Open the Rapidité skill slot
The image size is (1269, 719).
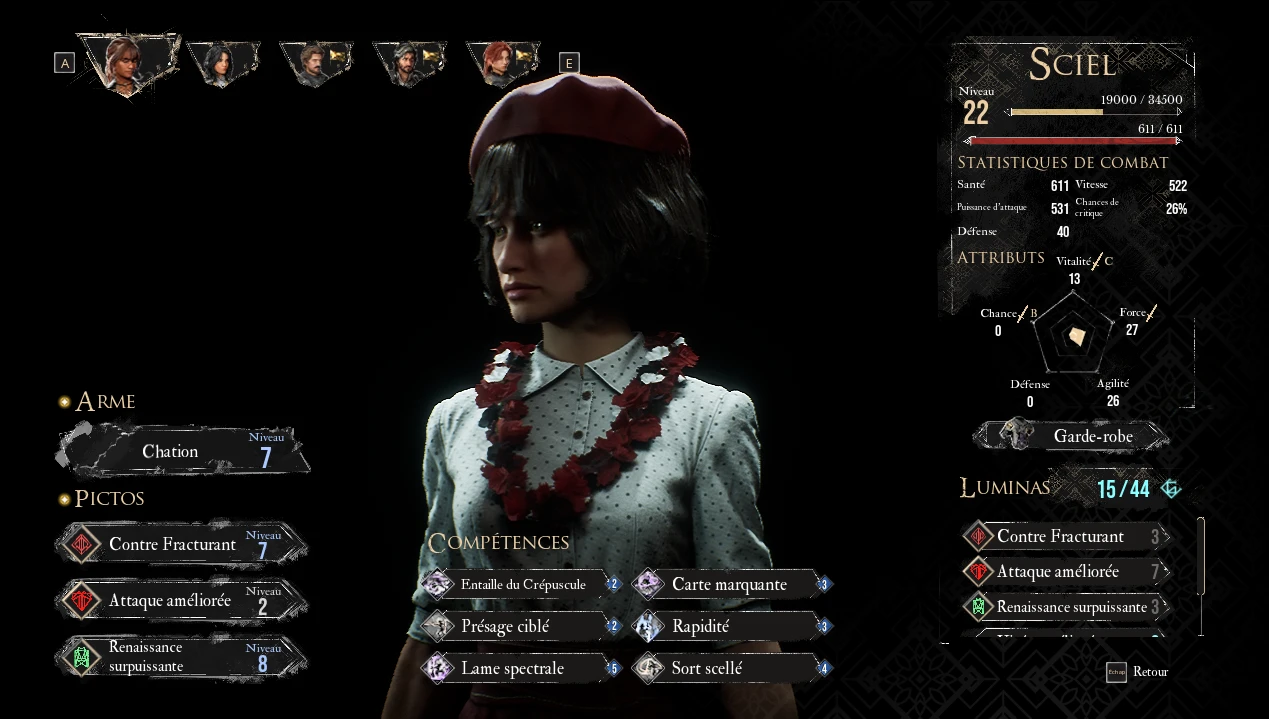(x=731, y=627)
